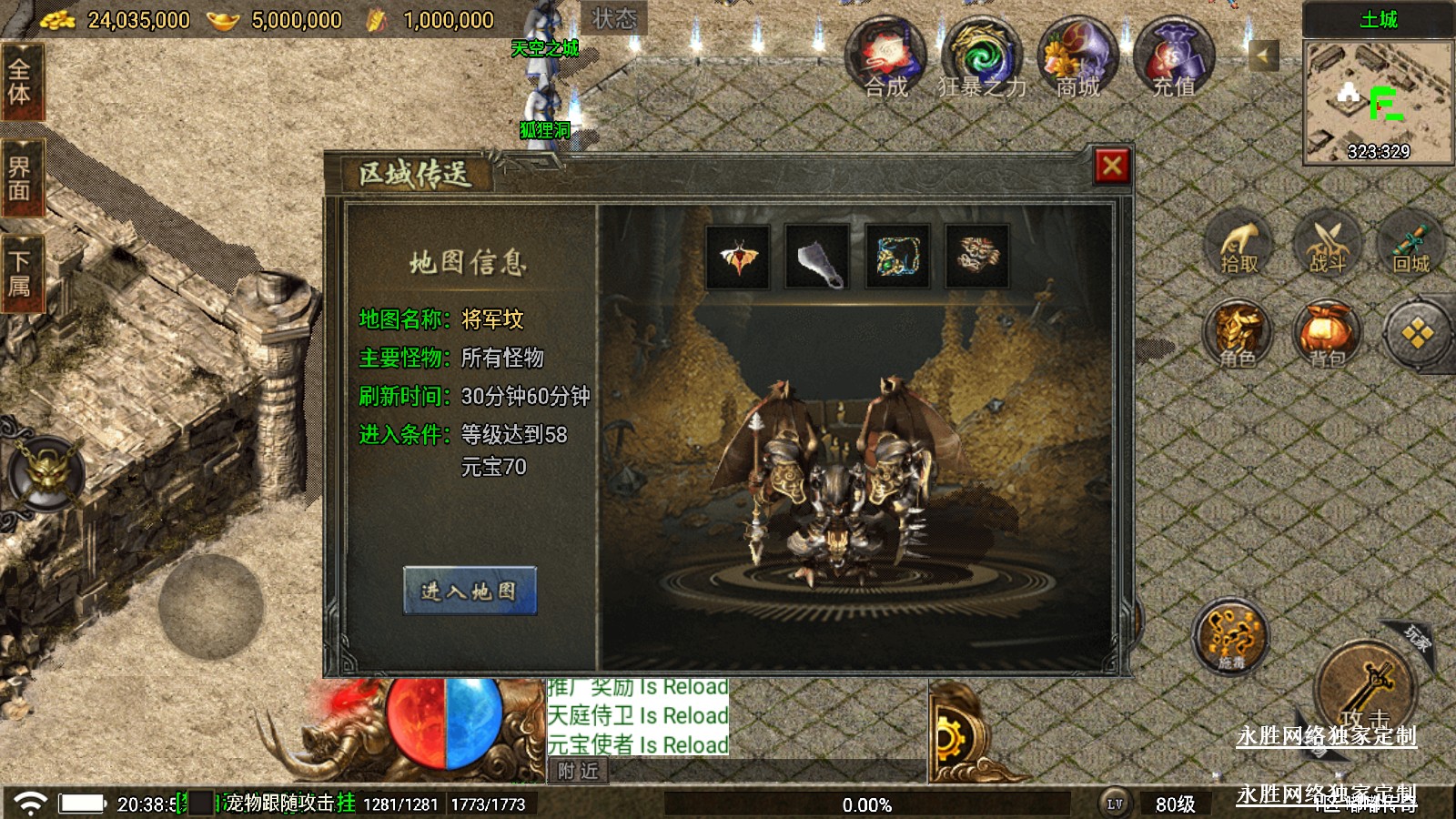The width and height of the screenshot is (1456, 819).
Task: Cast the 施毒 poison skill
Action: click(1231, 635)
